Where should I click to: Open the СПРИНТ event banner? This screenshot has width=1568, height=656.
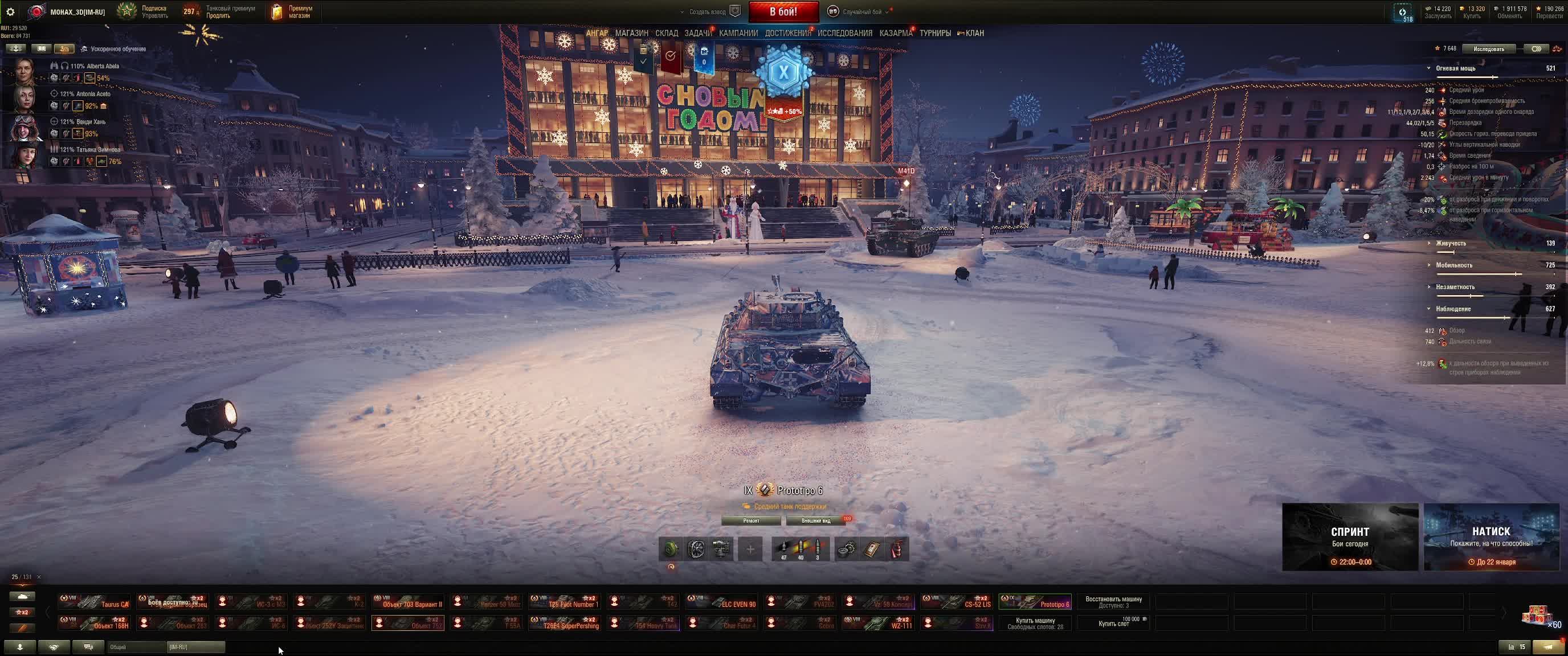pos(1349,537)
